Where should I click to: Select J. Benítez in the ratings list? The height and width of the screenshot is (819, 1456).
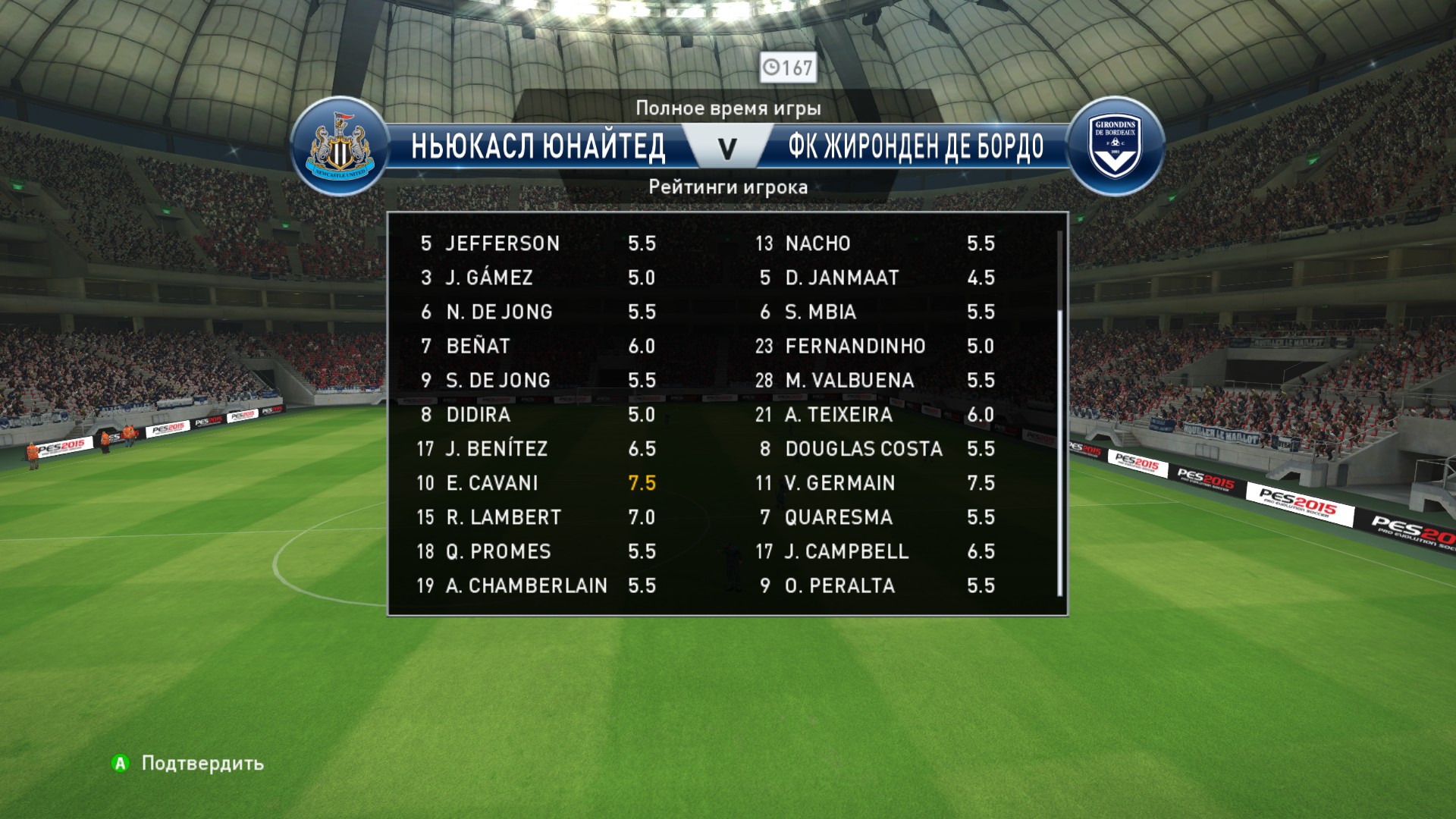535,449
